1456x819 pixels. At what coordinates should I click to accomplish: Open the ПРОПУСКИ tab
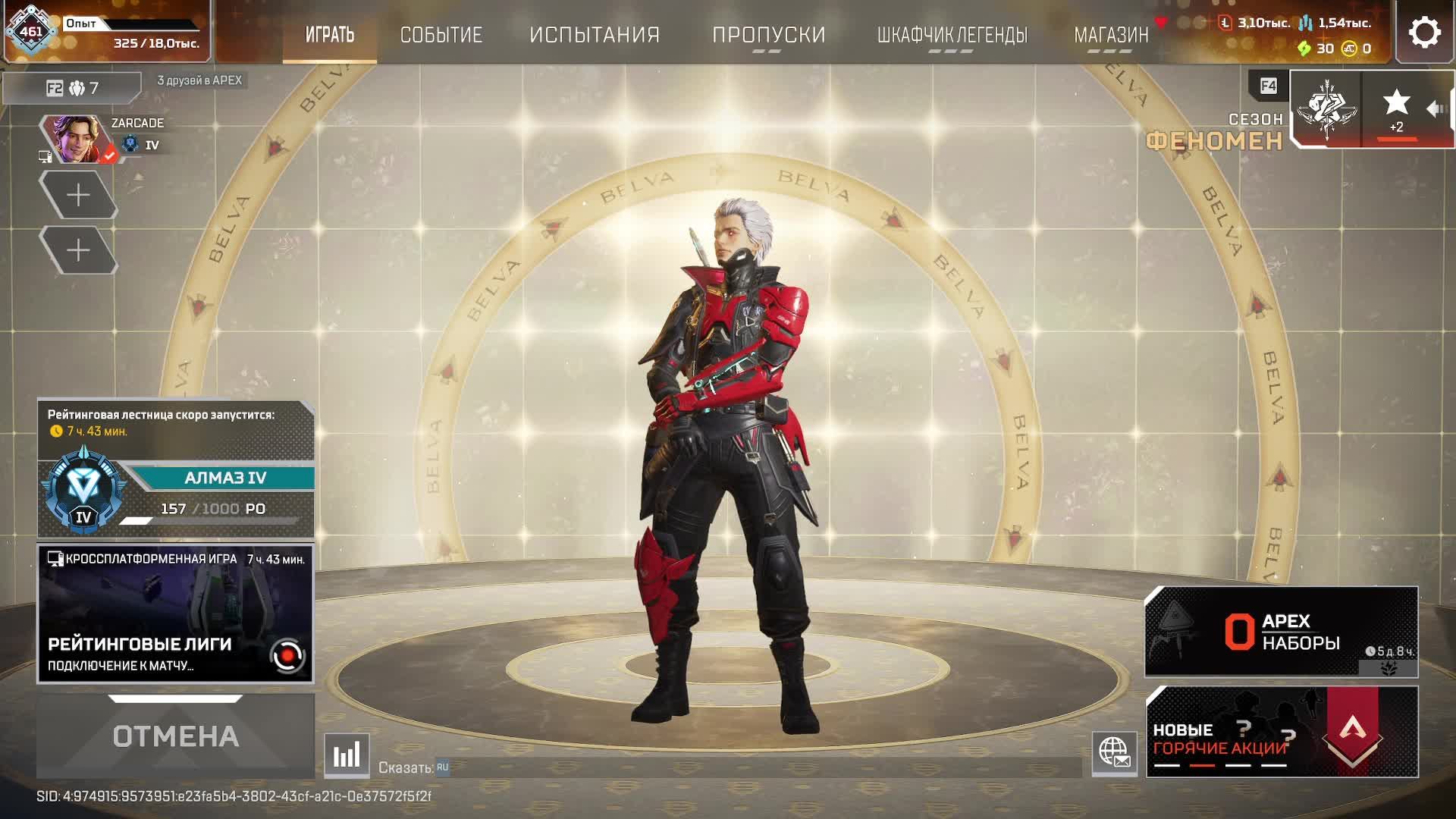(x=768, y=35)
